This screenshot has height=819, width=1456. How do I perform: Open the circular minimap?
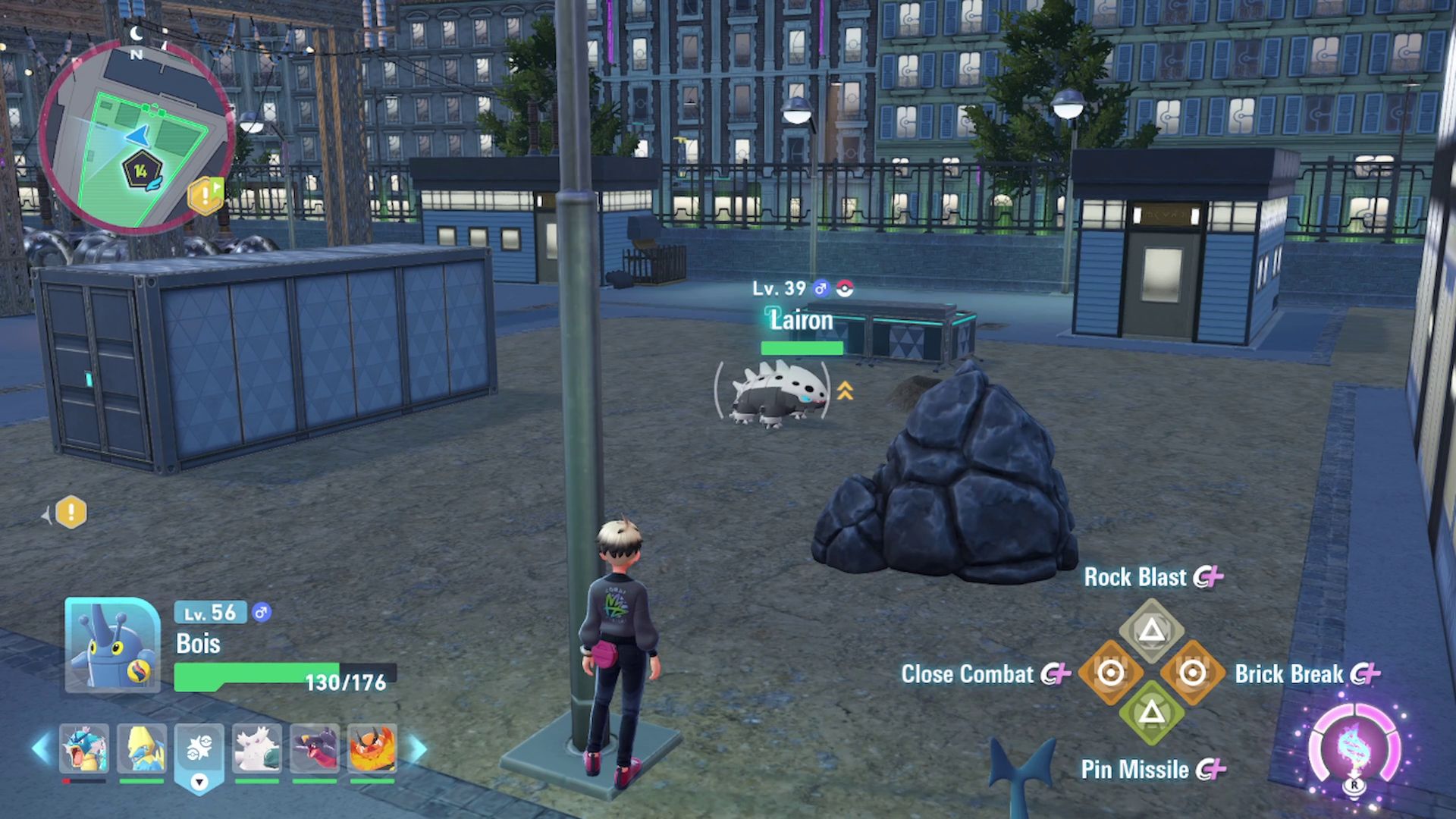[136, 136]
